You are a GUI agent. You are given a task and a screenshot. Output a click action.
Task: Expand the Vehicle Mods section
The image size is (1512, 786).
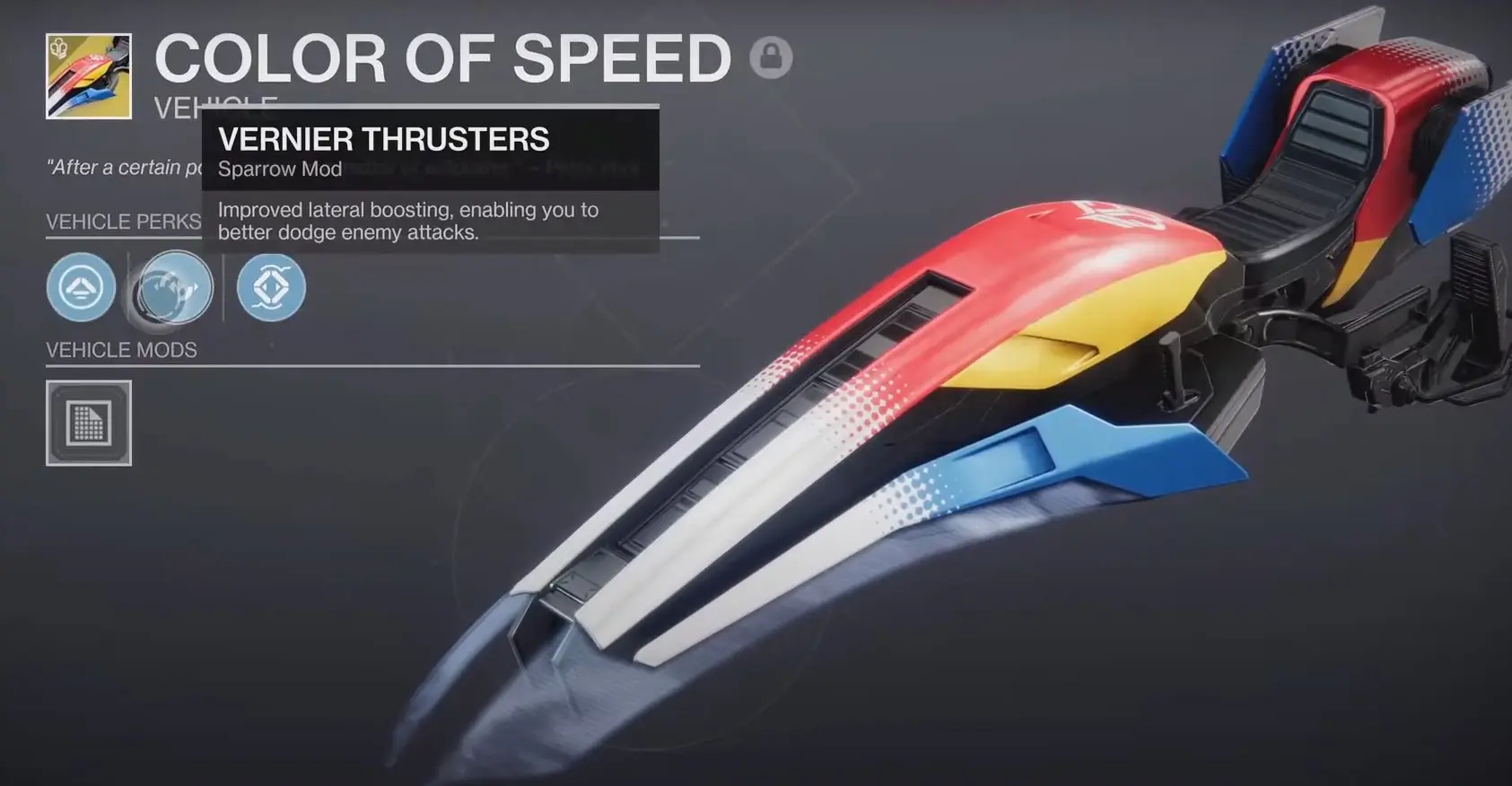[122, 350]
